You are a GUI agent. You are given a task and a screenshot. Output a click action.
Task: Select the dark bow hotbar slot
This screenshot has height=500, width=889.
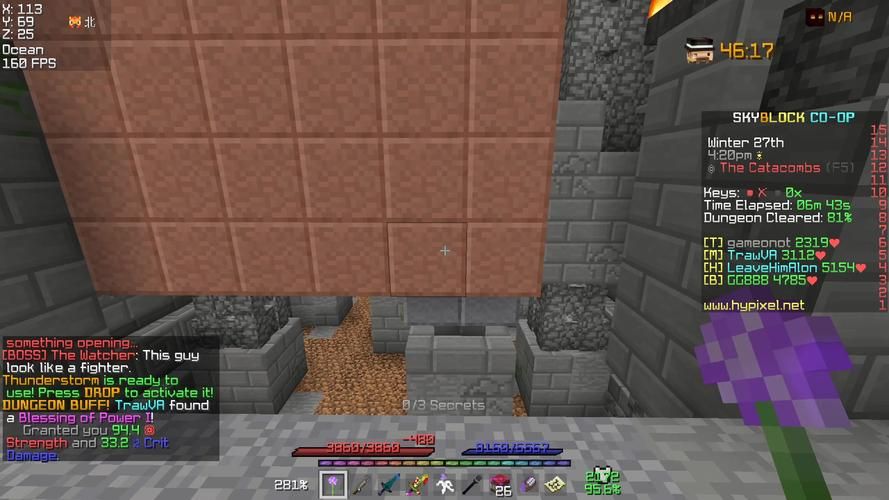pos(360,485)
